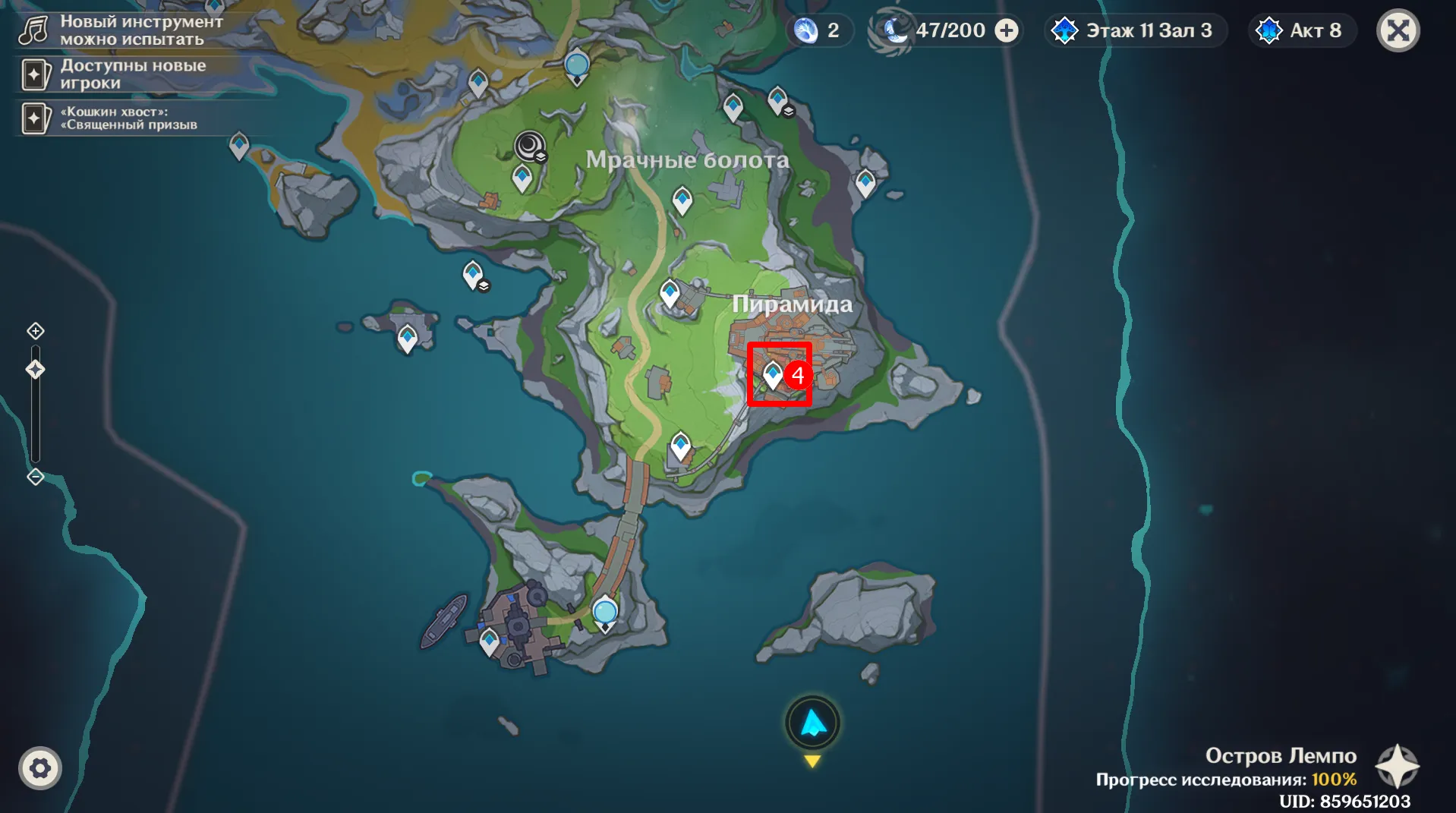Select the domain spiral marker near Мрачные болота
This screenshot has width=1456, height=813.
coord(529,145)
